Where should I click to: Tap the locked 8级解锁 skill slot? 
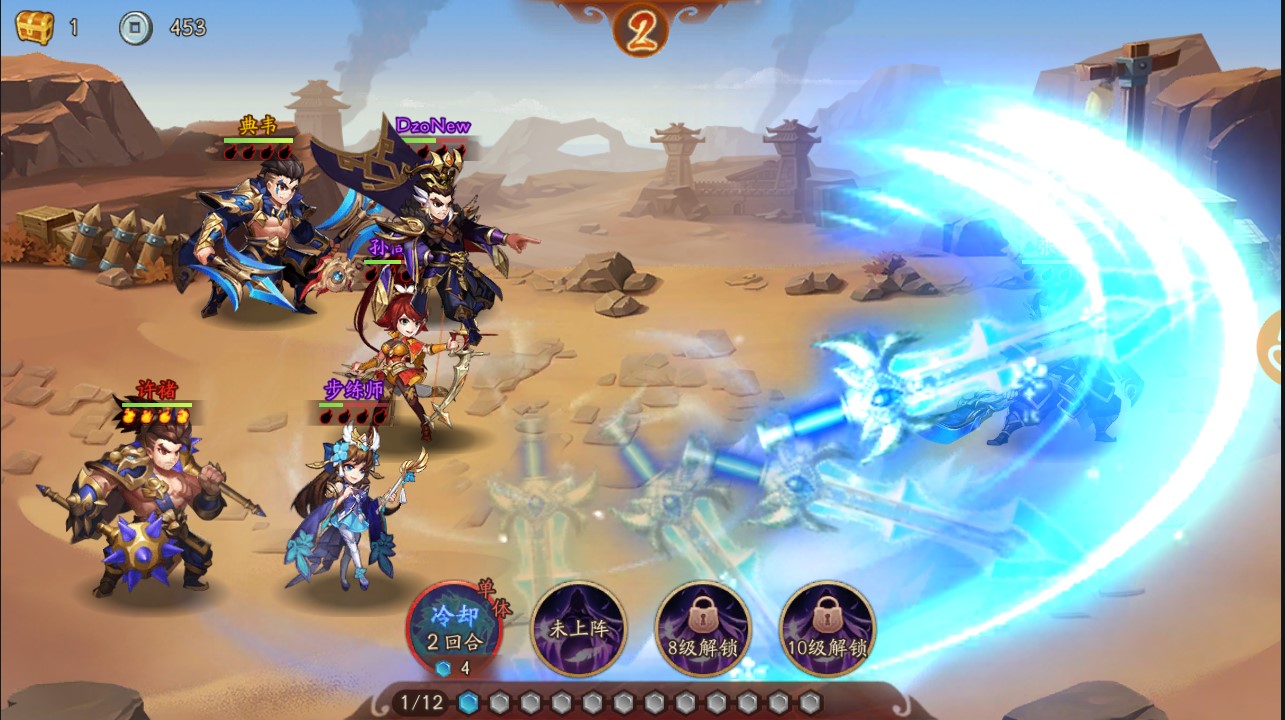702,629
